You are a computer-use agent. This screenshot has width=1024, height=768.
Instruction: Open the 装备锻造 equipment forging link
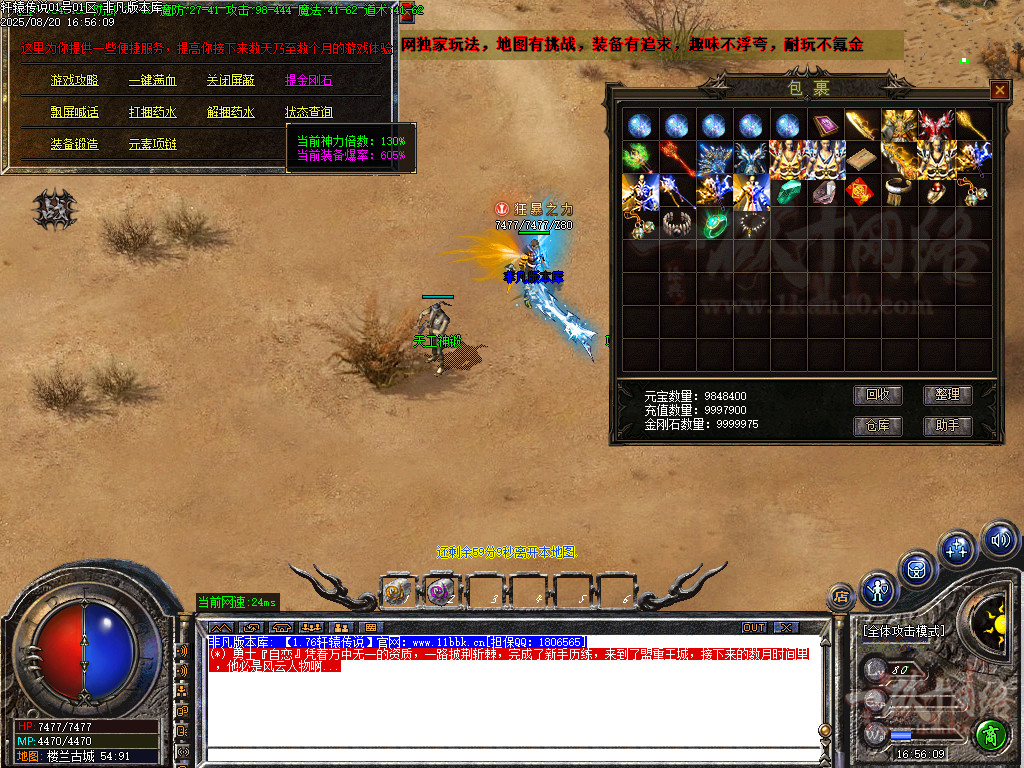[75, 145]
